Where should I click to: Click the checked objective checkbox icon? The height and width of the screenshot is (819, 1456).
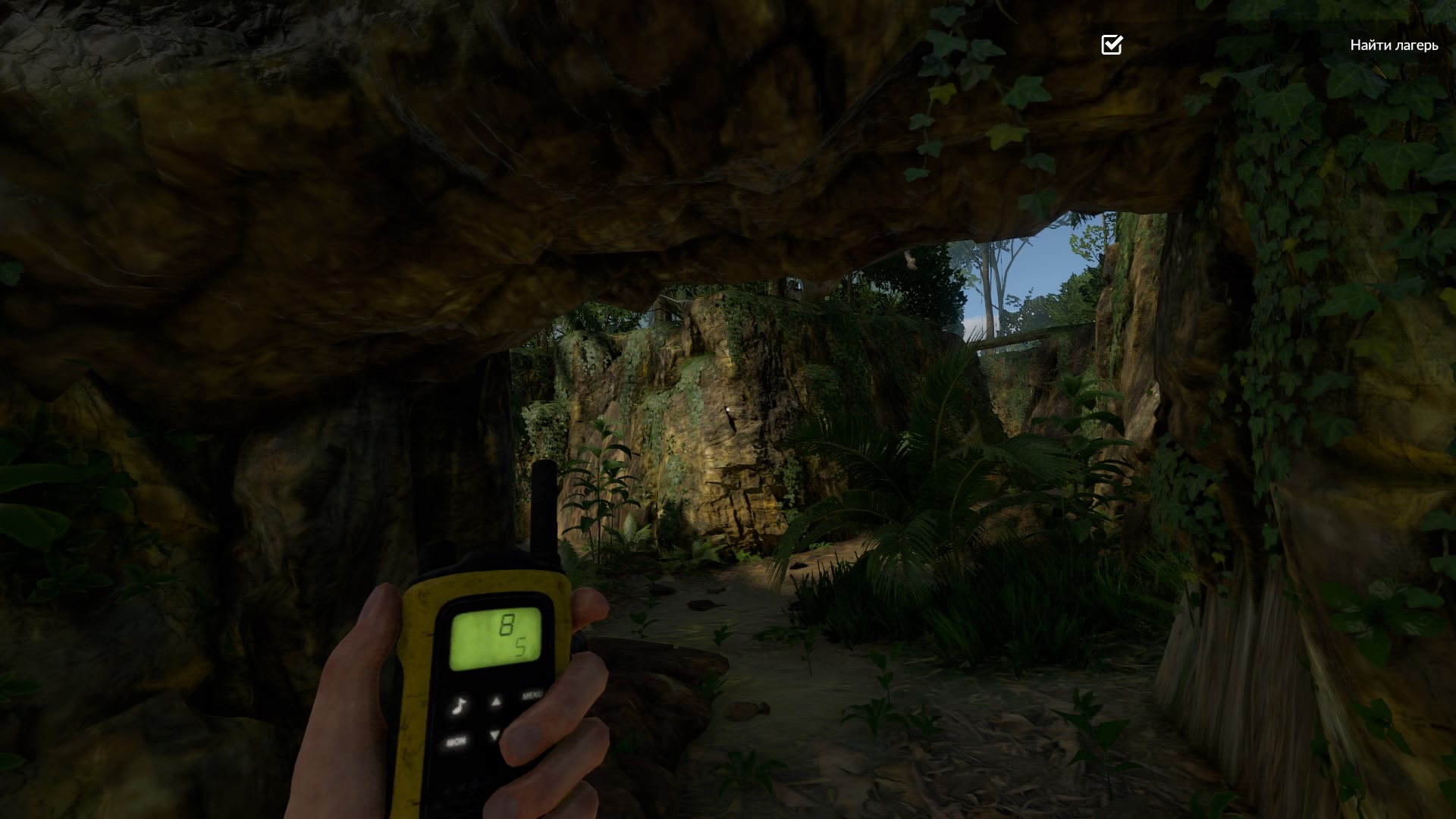click(x=1111, y=45)
